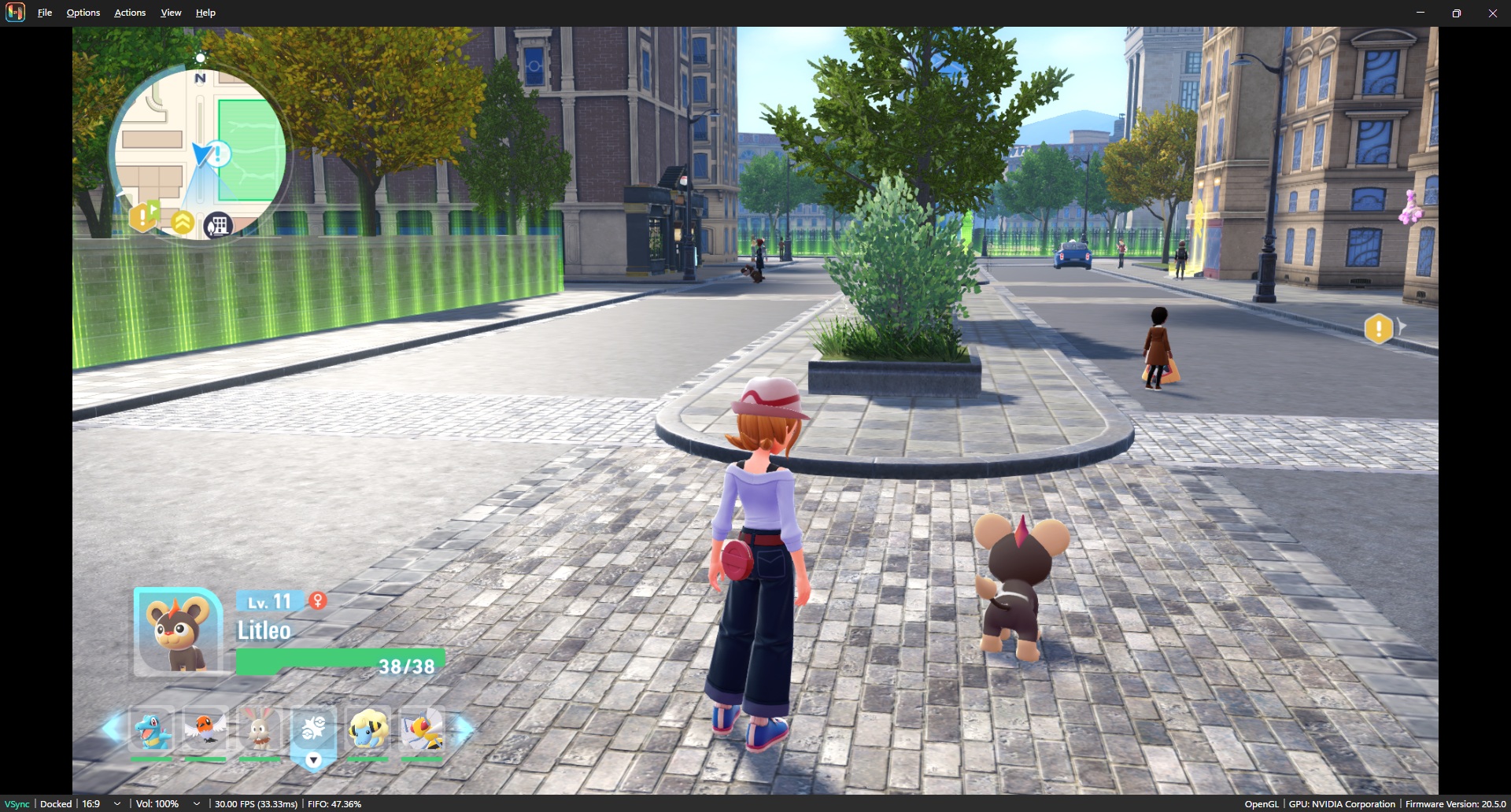
Task: Toggle Docked mode in the status bar
Action: point(56,804)
